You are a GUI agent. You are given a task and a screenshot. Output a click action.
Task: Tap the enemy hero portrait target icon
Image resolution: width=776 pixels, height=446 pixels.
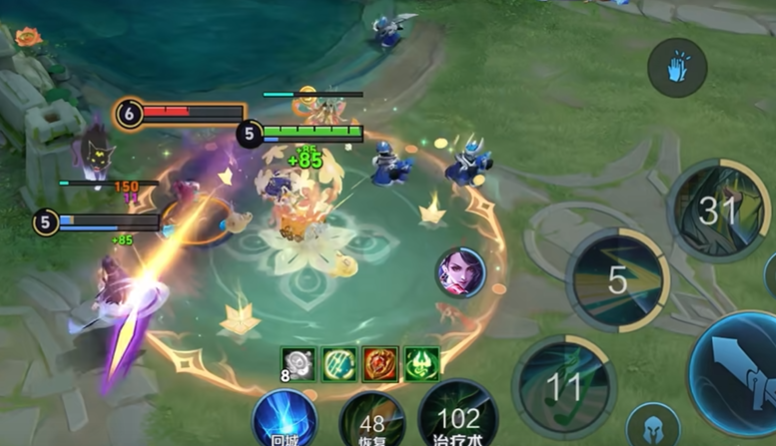click(460, 272)
